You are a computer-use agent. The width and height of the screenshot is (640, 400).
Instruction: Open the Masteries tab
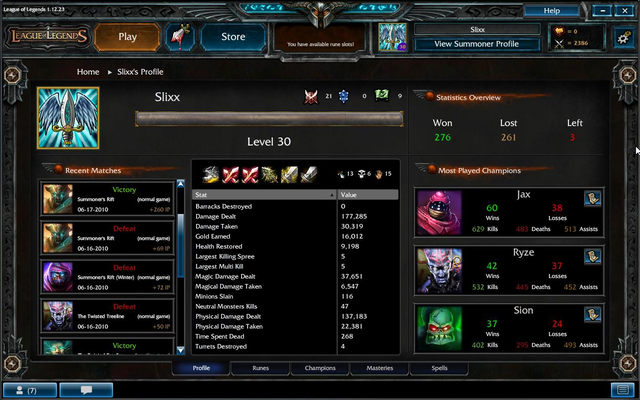point(379,368)
